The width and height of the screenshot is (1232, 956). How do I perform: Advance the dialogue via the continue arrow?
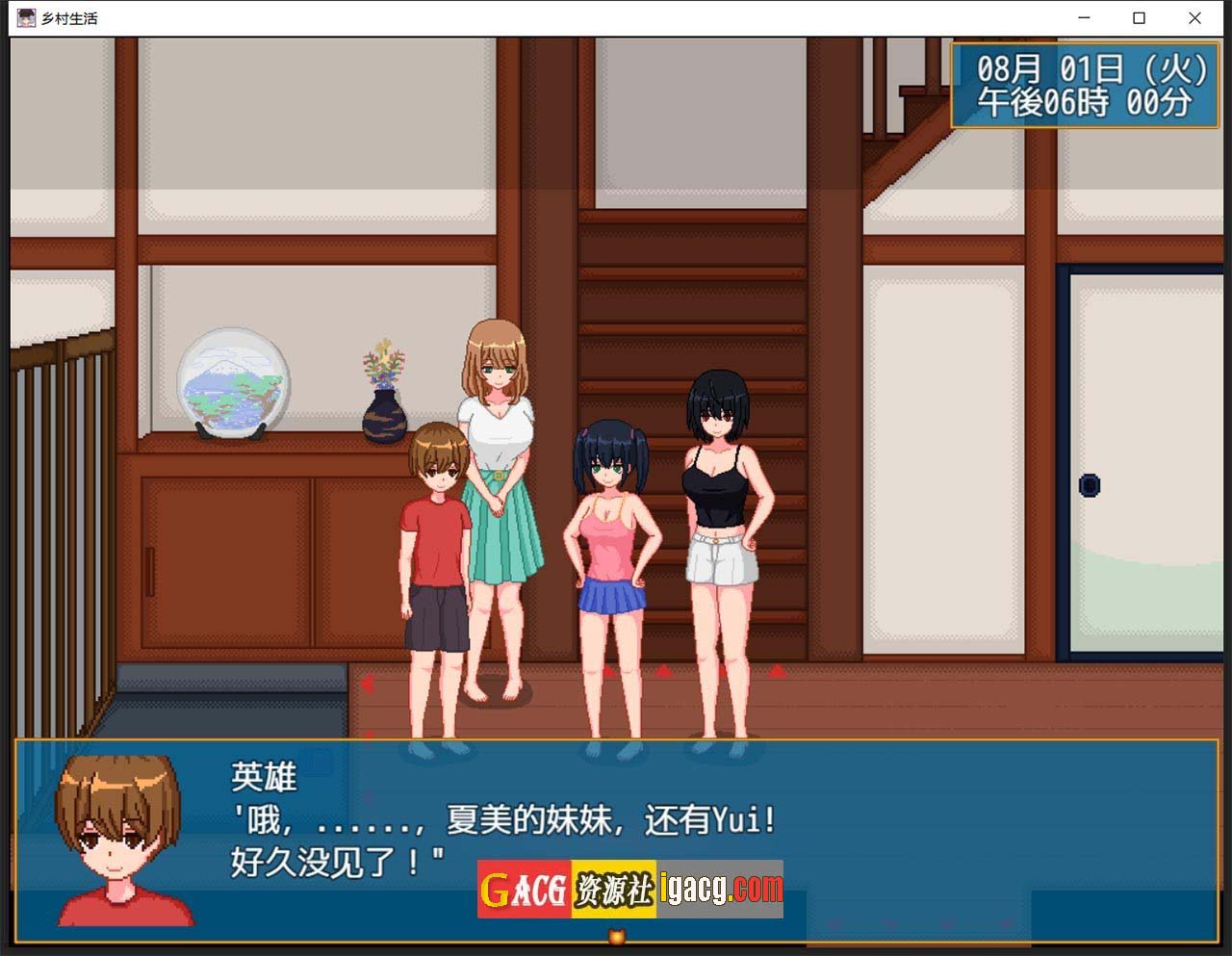[x=617, y=936]
